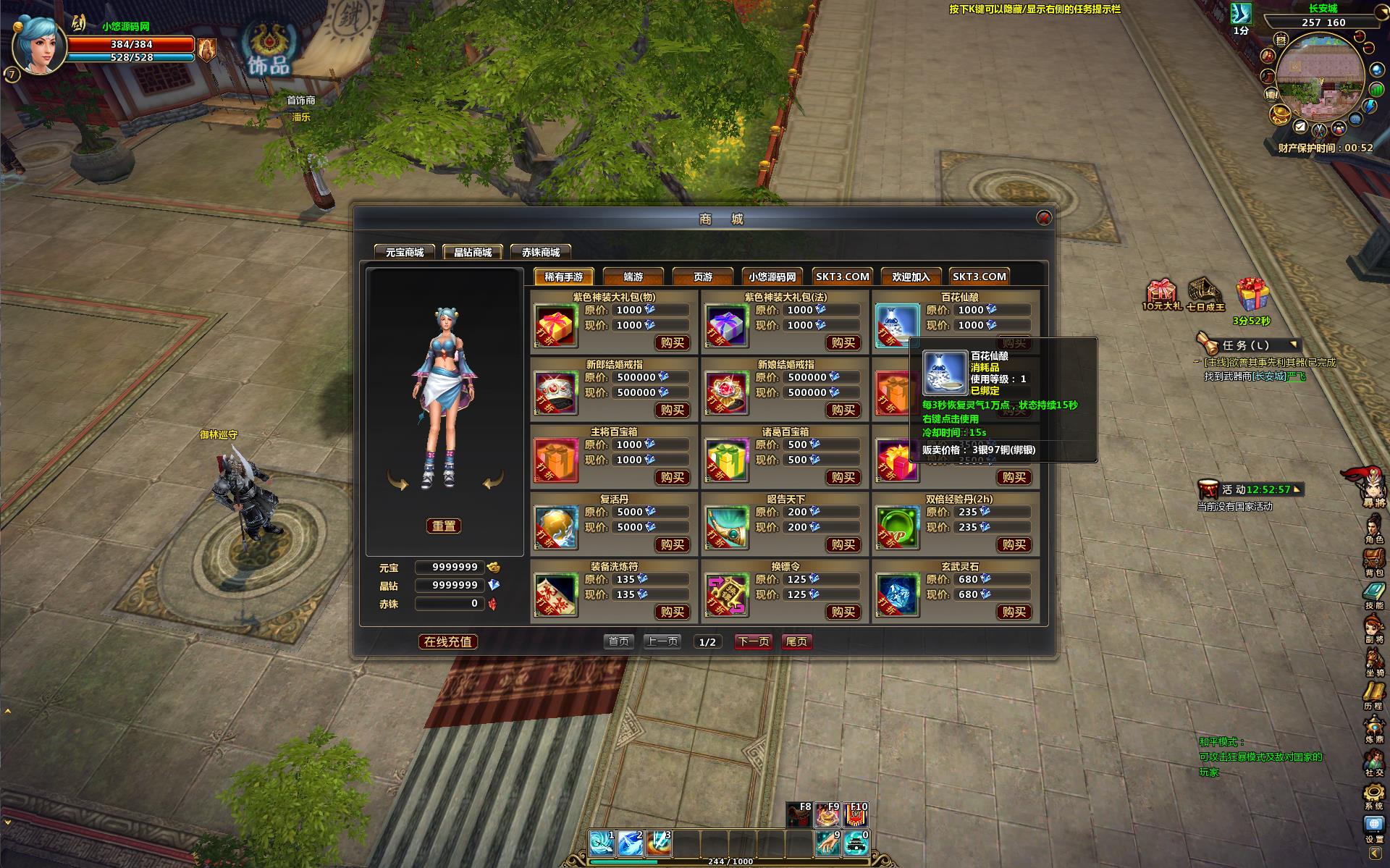Open the 七日成王 event icon

click(1205, 292)
